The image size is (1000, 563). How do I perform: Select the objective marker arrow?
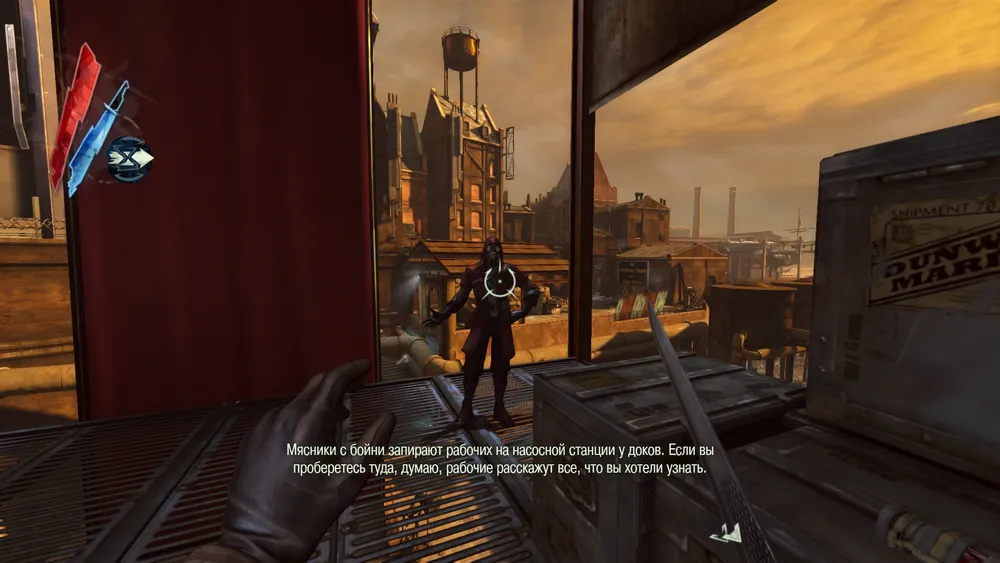(727, 533)
